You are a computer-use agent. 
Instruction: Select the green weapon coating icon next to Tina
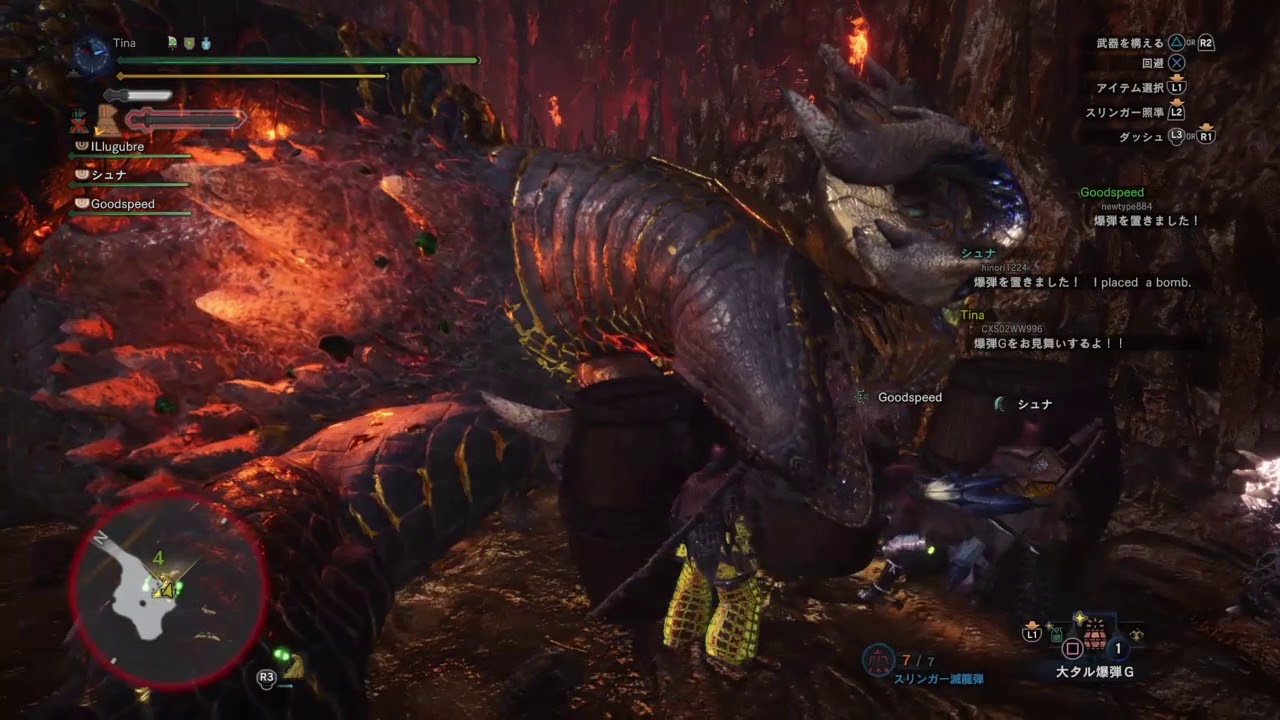click(x=171, y=43)
